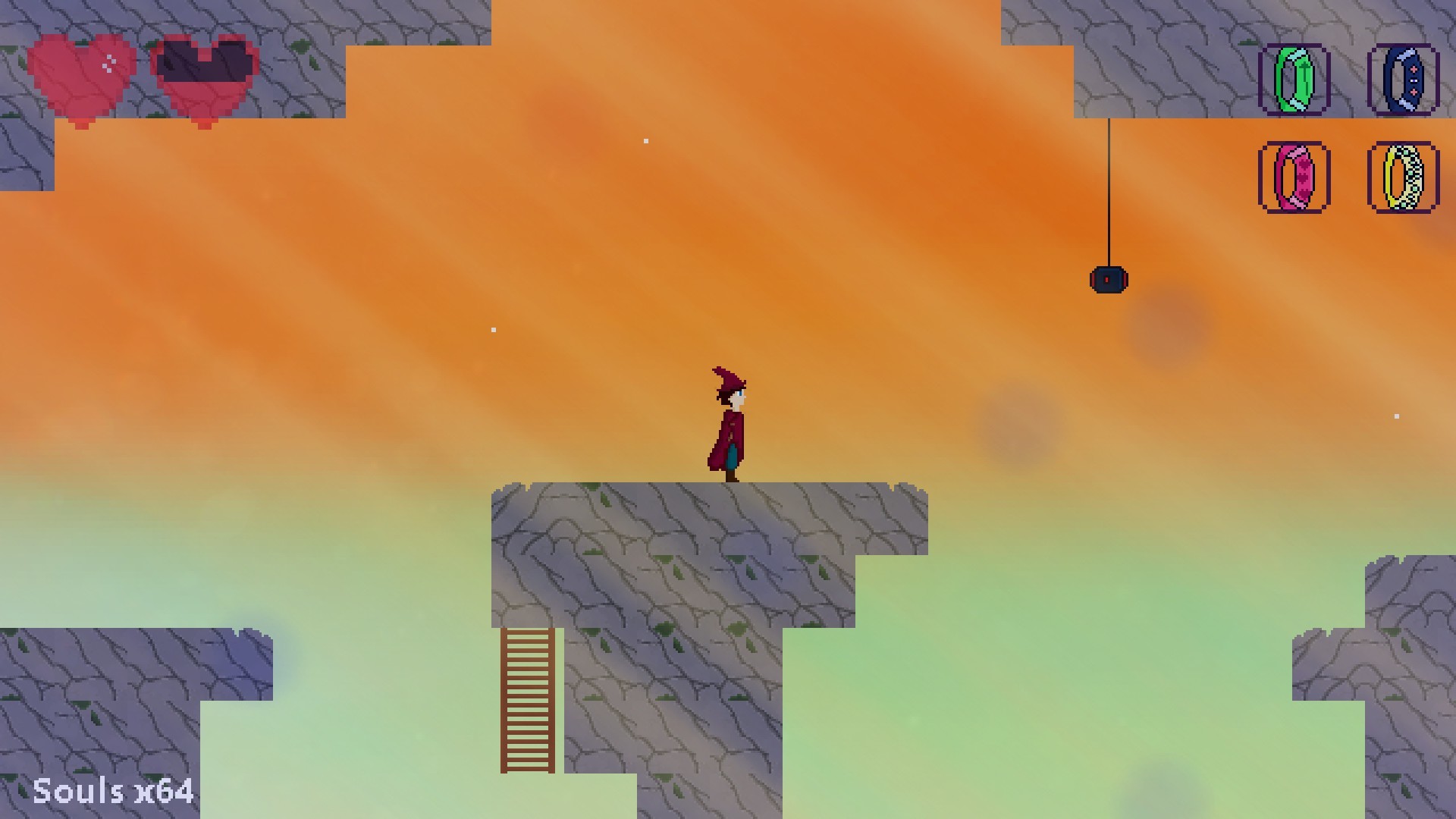Click the hanging lantern

coord(1109,279)
